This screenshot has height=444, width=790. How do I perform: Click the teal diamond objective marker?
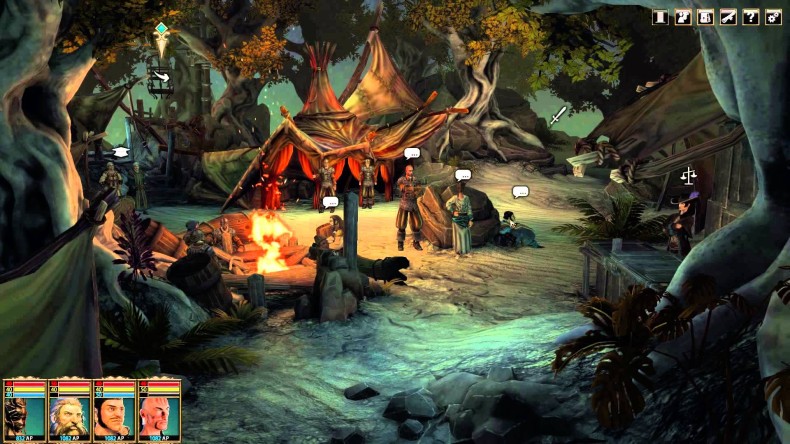click(x=162, y=29)
